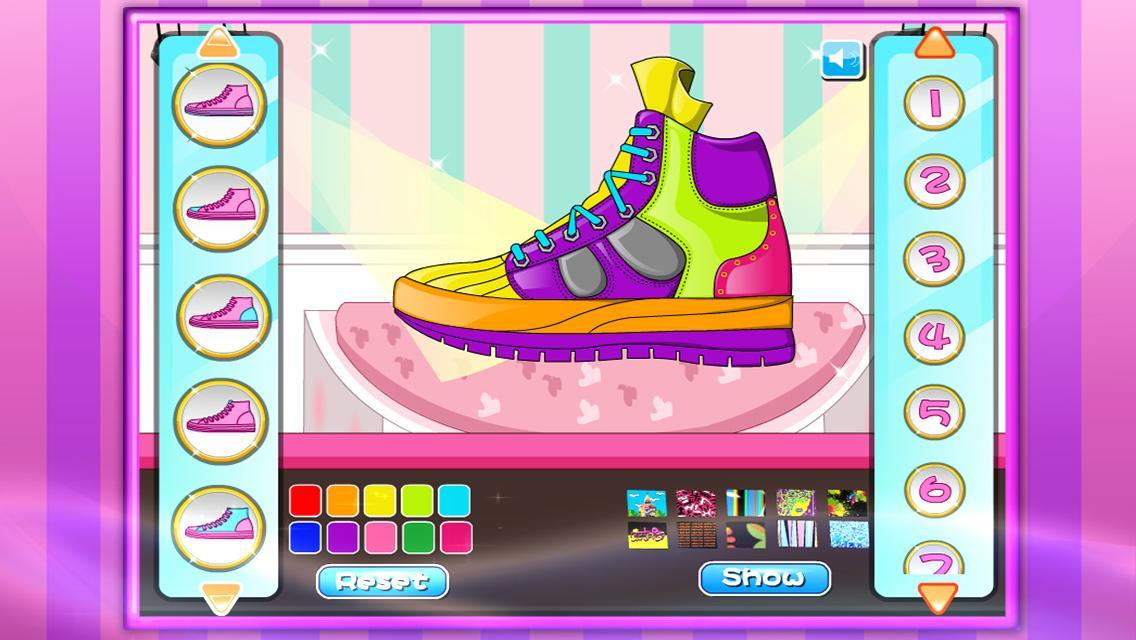Pick the dark green color swatch
This screenshot has height=640, width=1136.
click(x=417, y=537)
